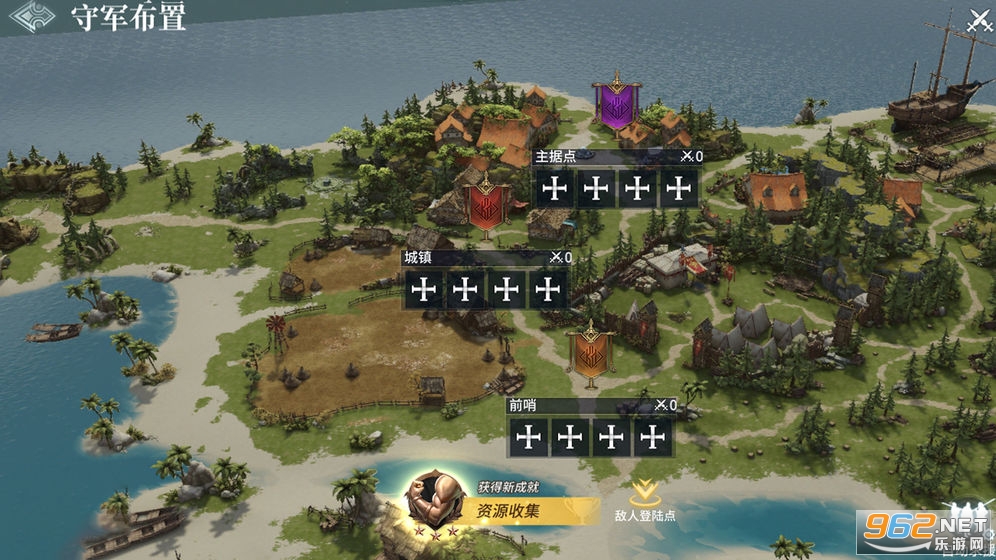The width and height of the screenshot is (996, 560).
Task: Open the 前哨 garrison panel header
Action: (591, 405)
